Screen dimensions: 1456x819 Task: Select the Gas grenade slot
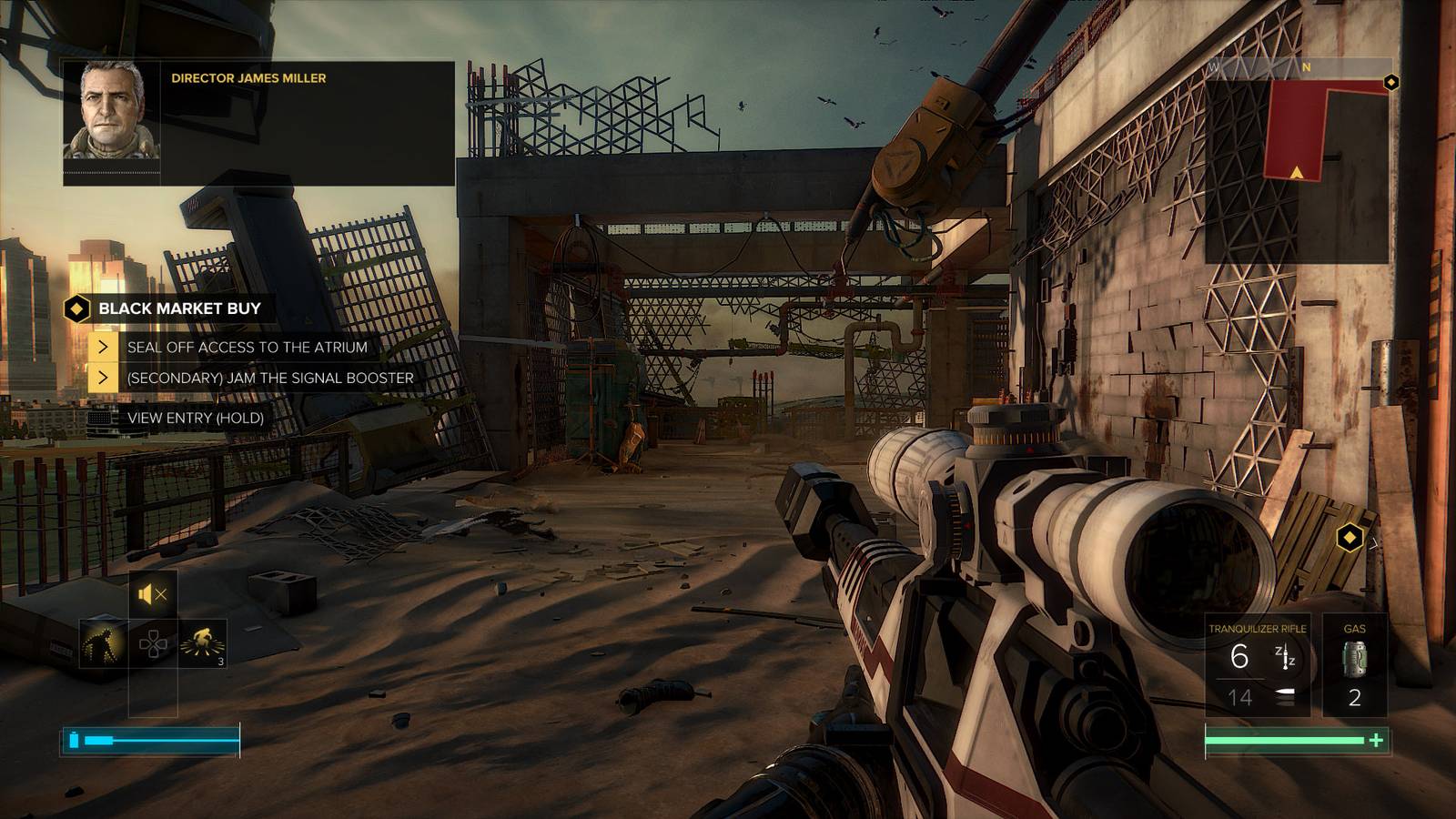[1354, 669]
